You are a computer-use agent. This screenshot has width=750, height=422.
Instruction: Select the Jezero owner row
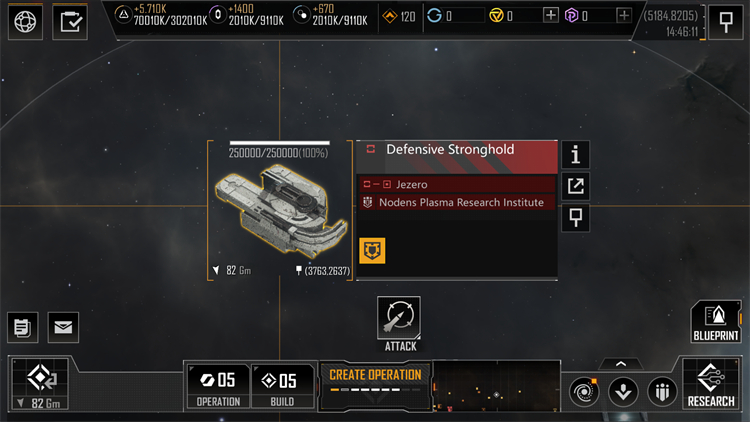(457, 184)
